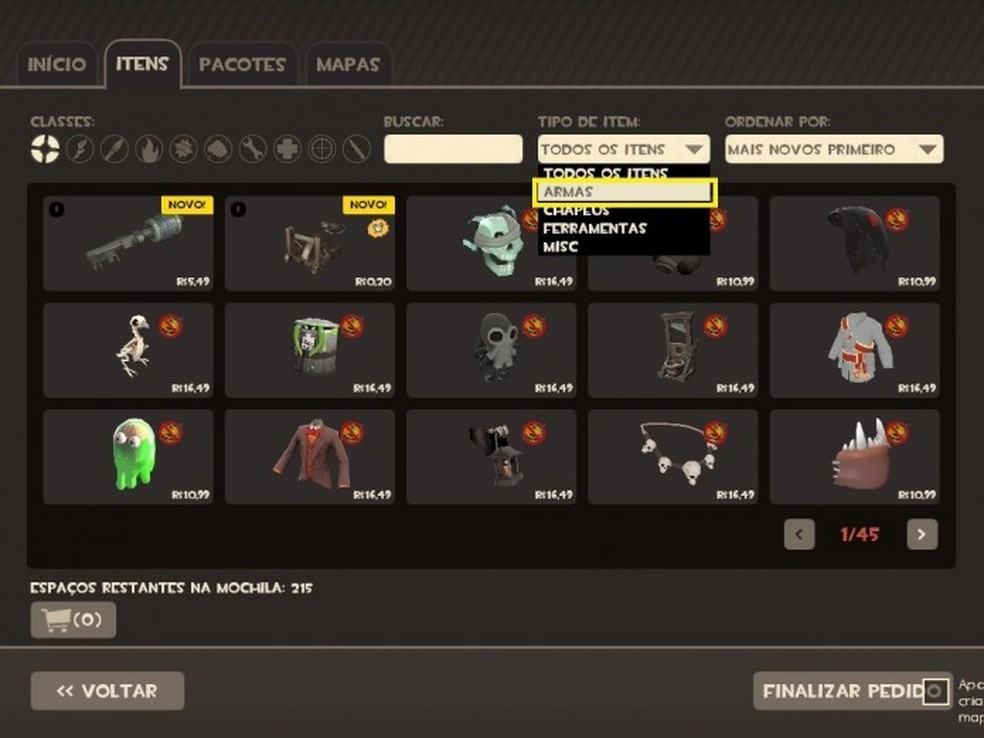Open the shopping cart

click(73, 620)
